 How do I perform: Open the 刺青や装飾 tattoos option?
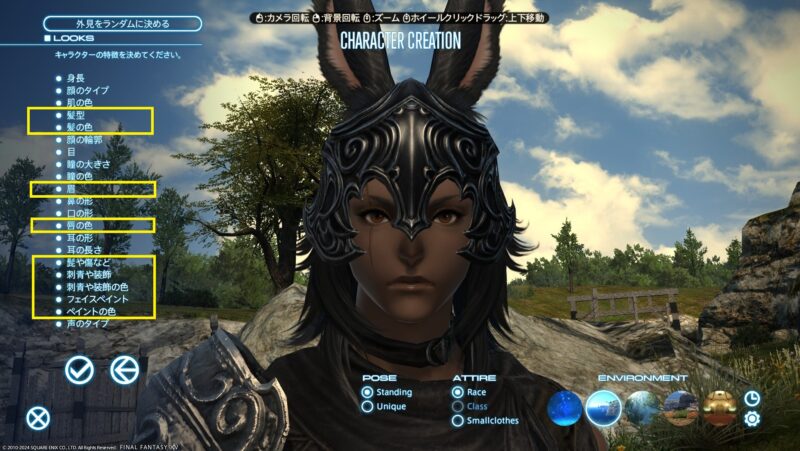(x=92, y=275)
